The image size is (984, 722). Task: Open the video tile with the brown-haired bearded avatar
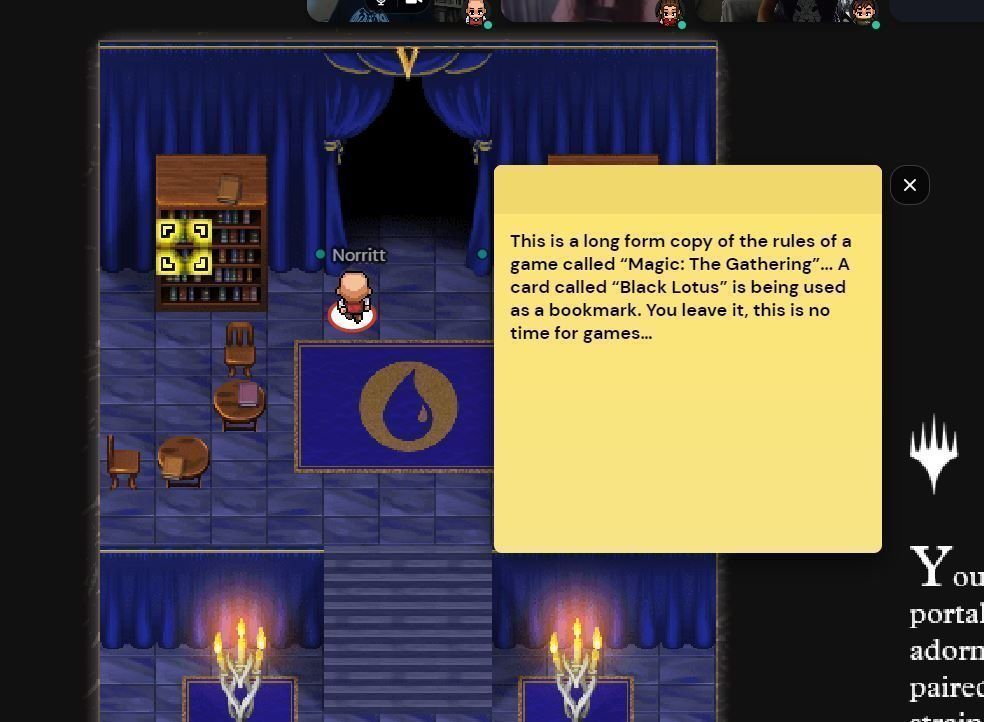point(790,10)
